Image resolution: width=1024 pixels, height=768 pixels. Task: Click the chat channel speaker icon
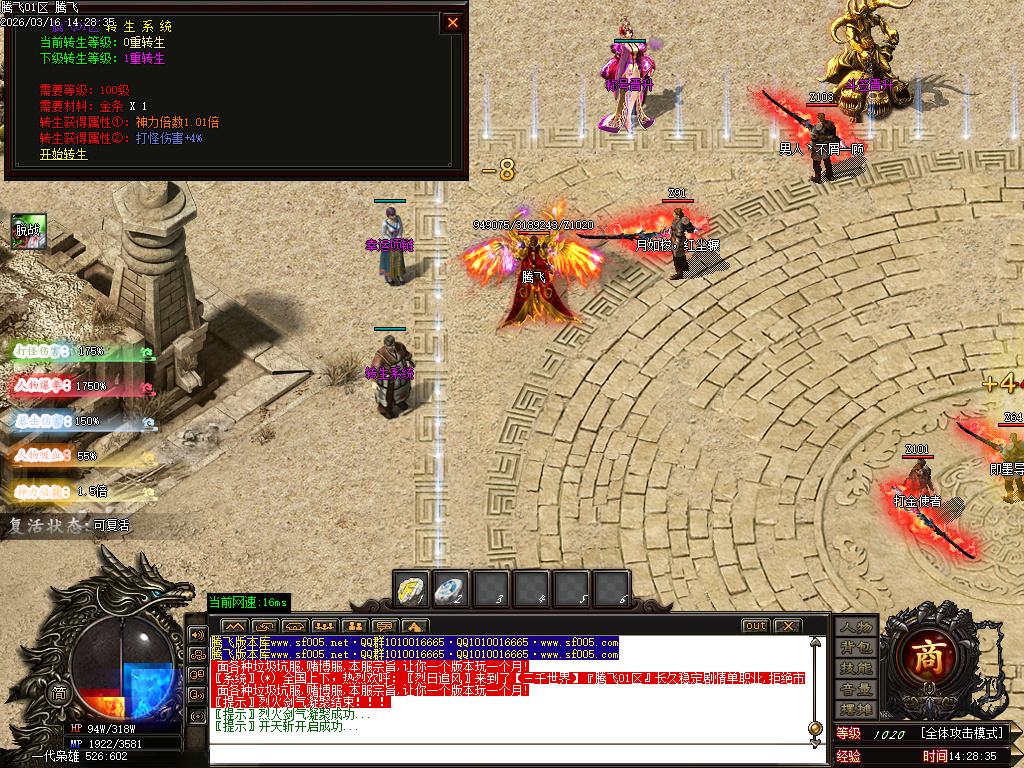(197, 634)
